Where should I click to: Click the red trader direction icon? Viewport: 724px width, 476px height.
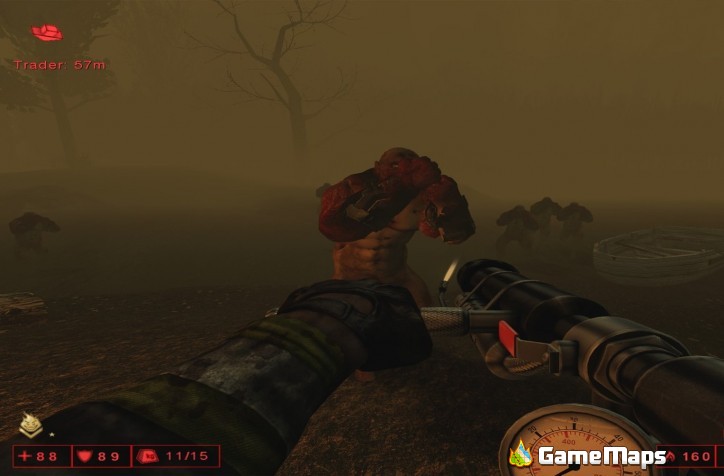point(46,33)
